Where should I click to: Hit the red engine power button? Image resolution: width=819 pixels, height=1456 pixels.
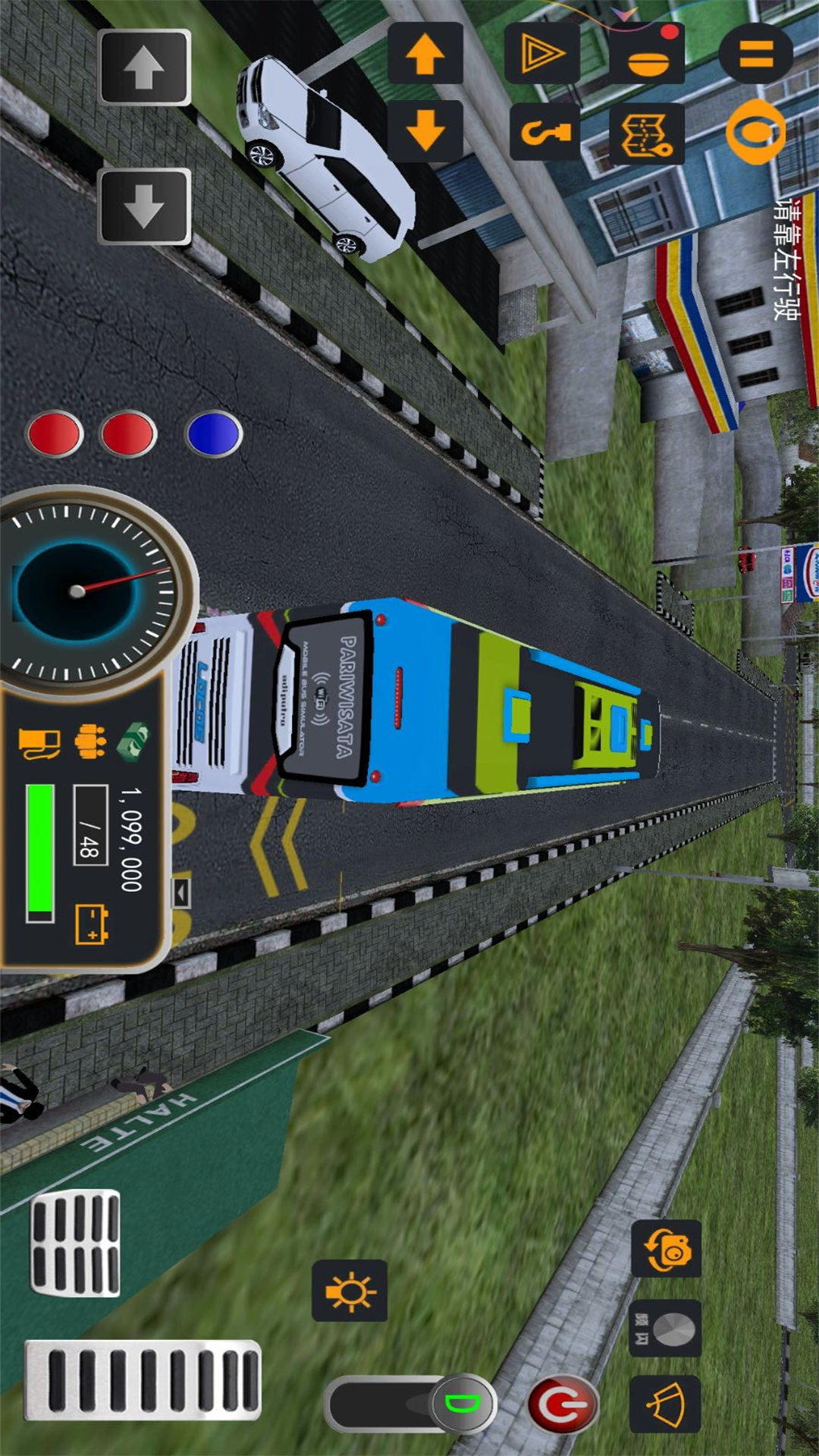[x=562, y=1404]
